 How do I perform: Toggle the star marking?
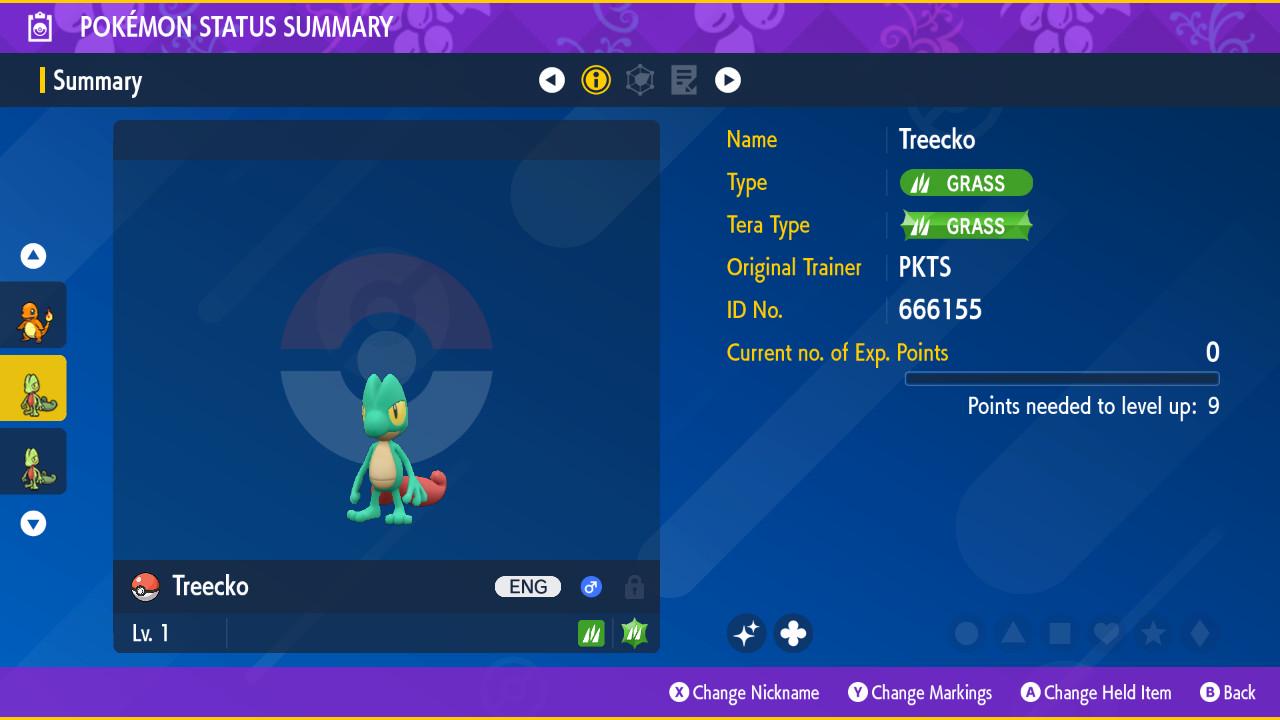pos(1153,633)
